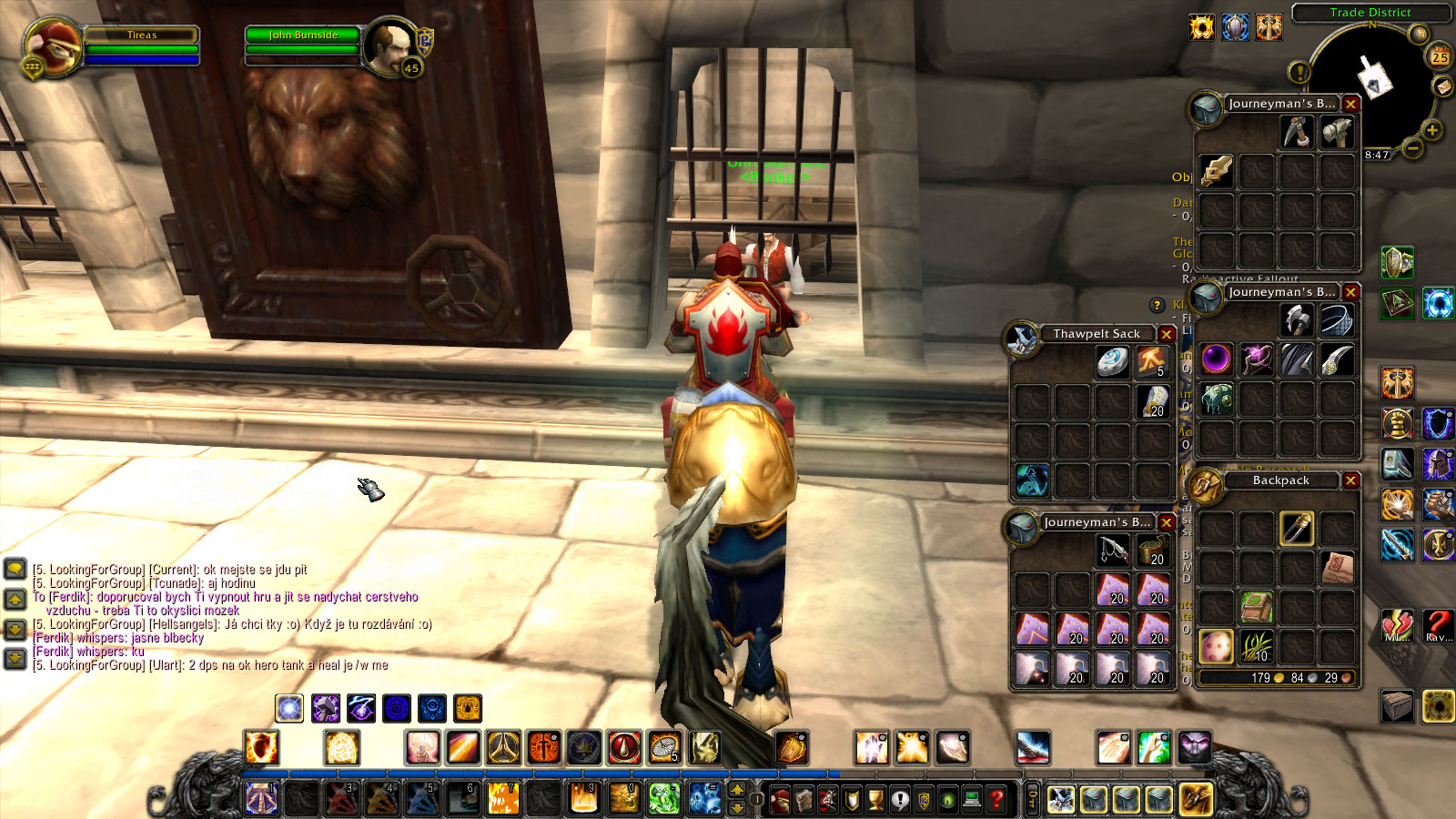
Task: Activate the flame ability in slot 7
Action: pyautogui.click(x=503, y=799)
